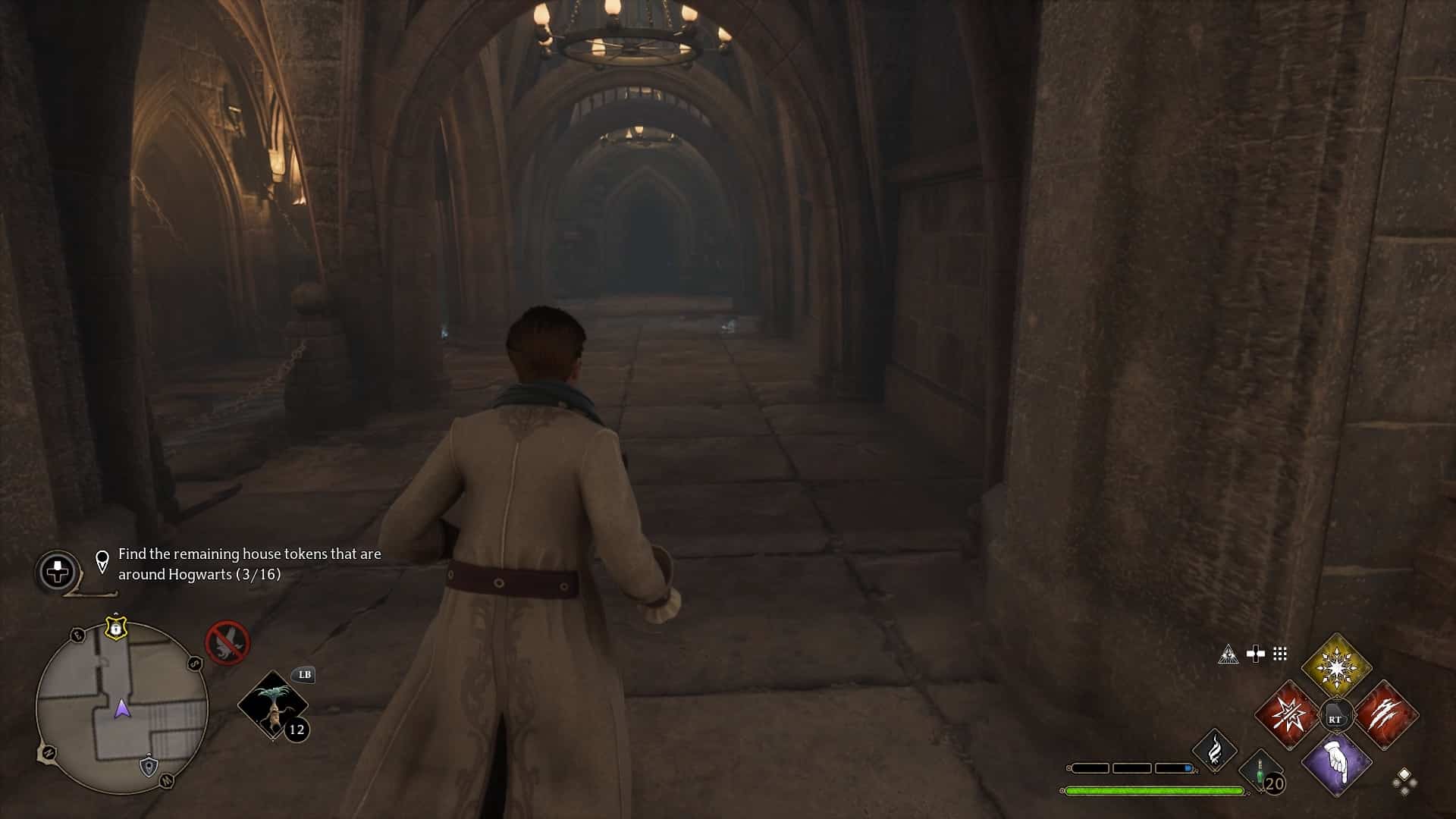Activate the red starburst Expelliarmus spell
1456x819 pixels.
tap(1288, 715)
